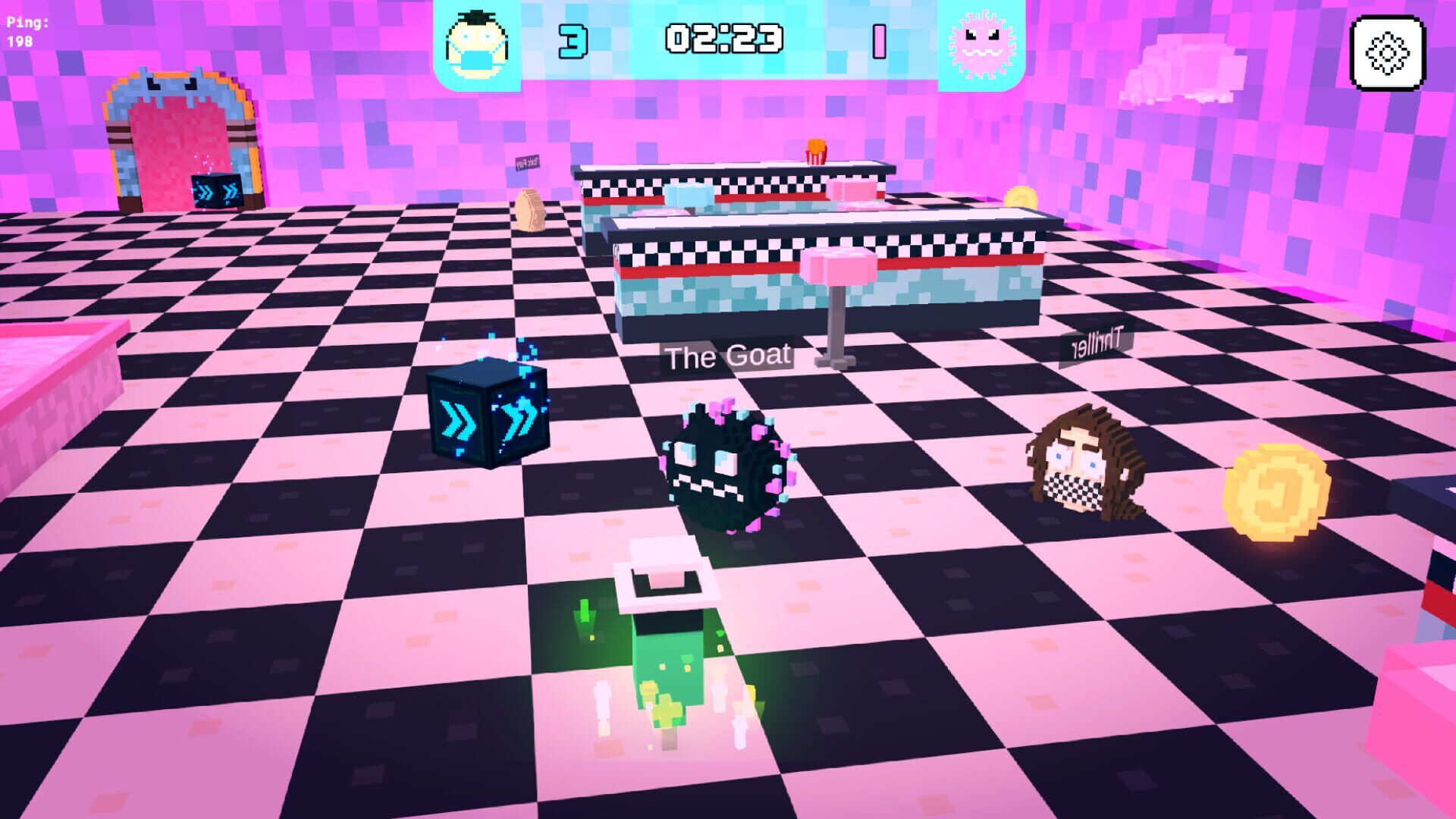1456x819 pixels.
Task: Click the coin beside the far counter
Action: point(1020,199)
